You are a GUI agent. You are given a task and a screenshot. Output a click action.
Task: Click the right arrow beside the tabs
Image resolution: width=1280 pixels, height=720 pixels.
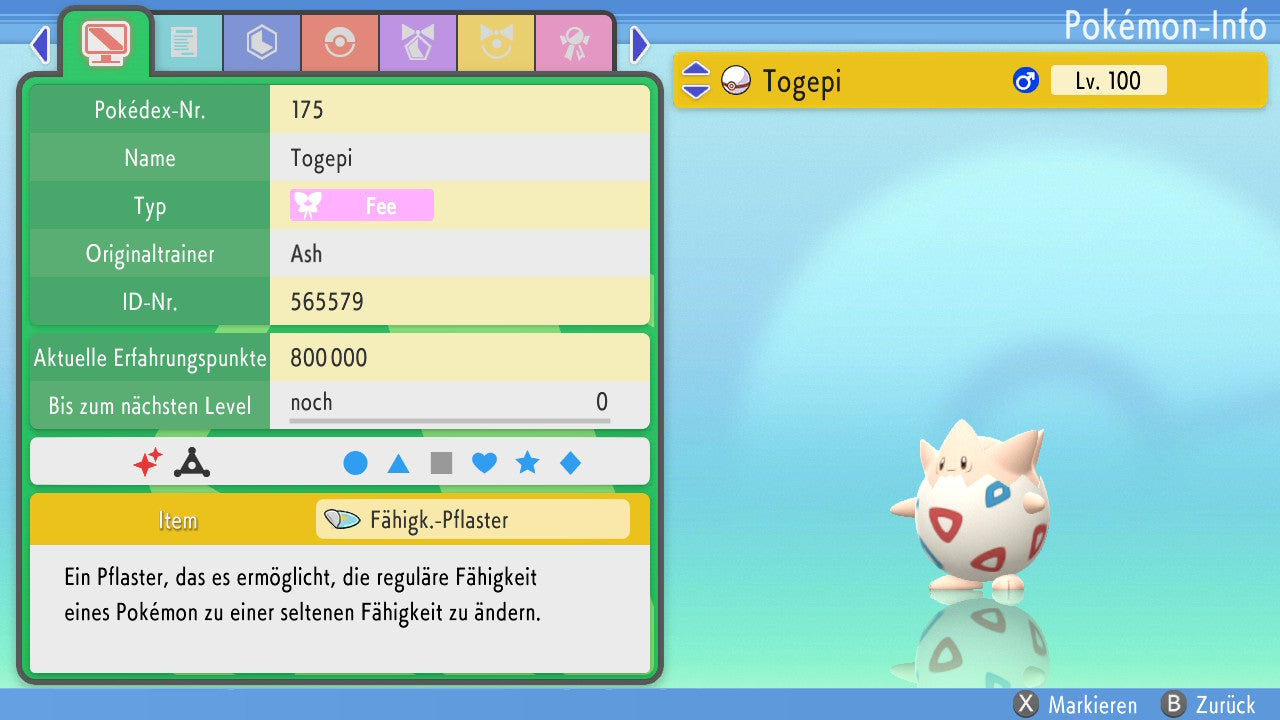point(640,45)
